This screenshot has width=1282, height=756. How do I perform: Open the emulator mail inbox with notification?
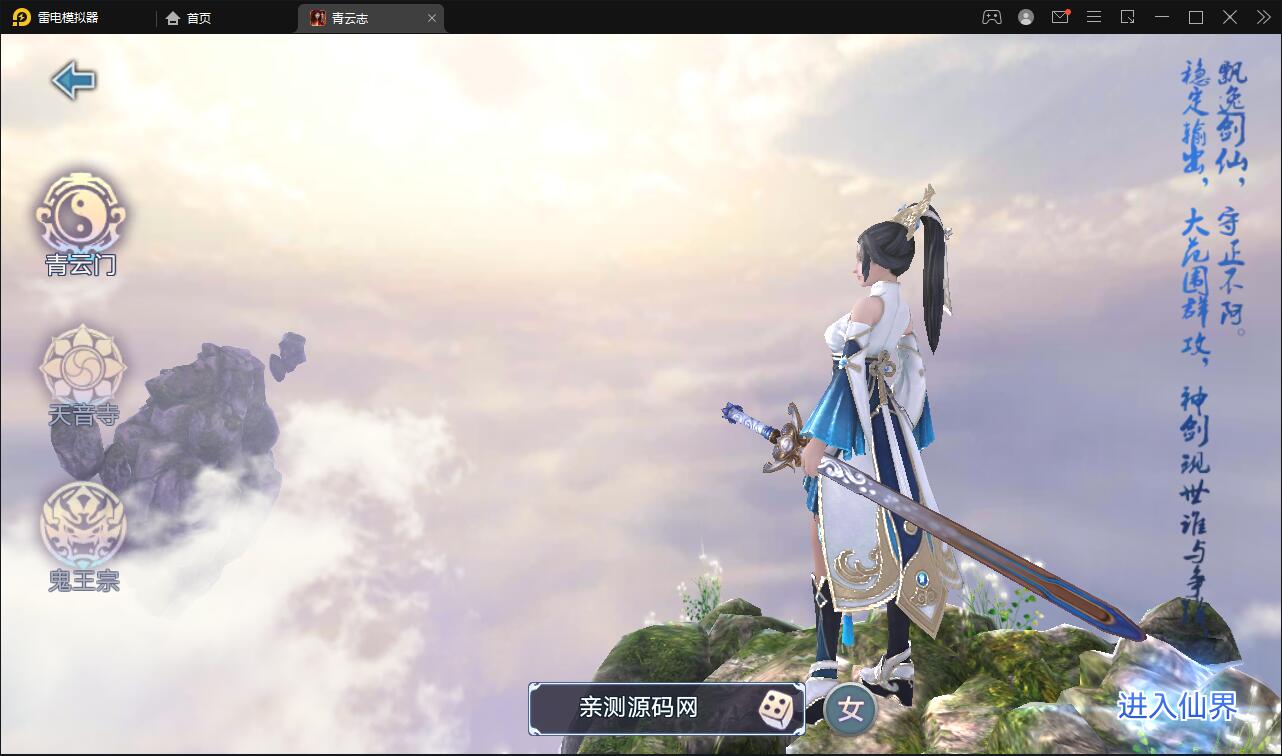tap(1060, 17)
